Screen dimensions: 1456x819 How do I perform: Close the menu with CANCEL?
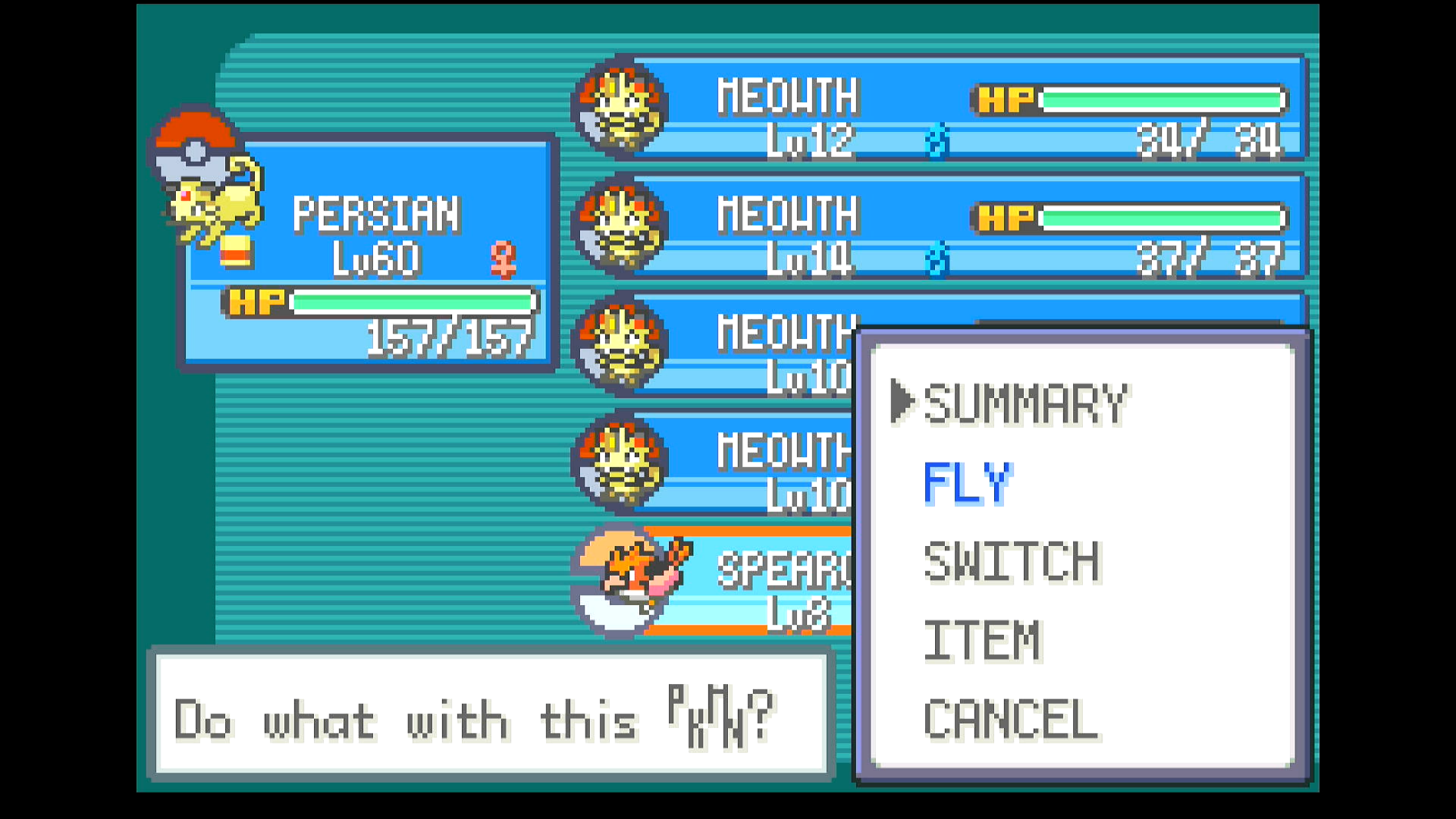point(1010,720)
